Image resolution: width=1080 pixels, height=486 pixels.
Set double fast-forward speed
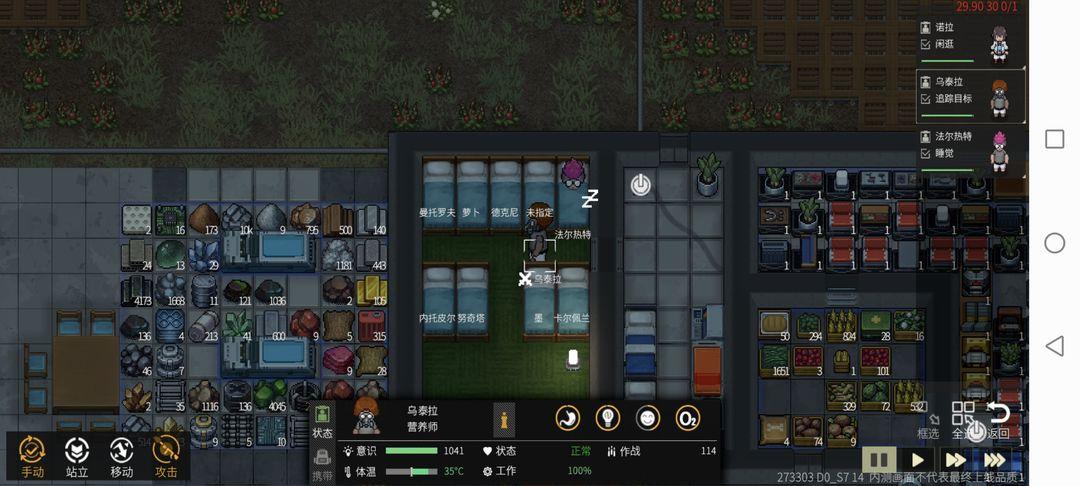pyautogui.click(x=955, y=460)
